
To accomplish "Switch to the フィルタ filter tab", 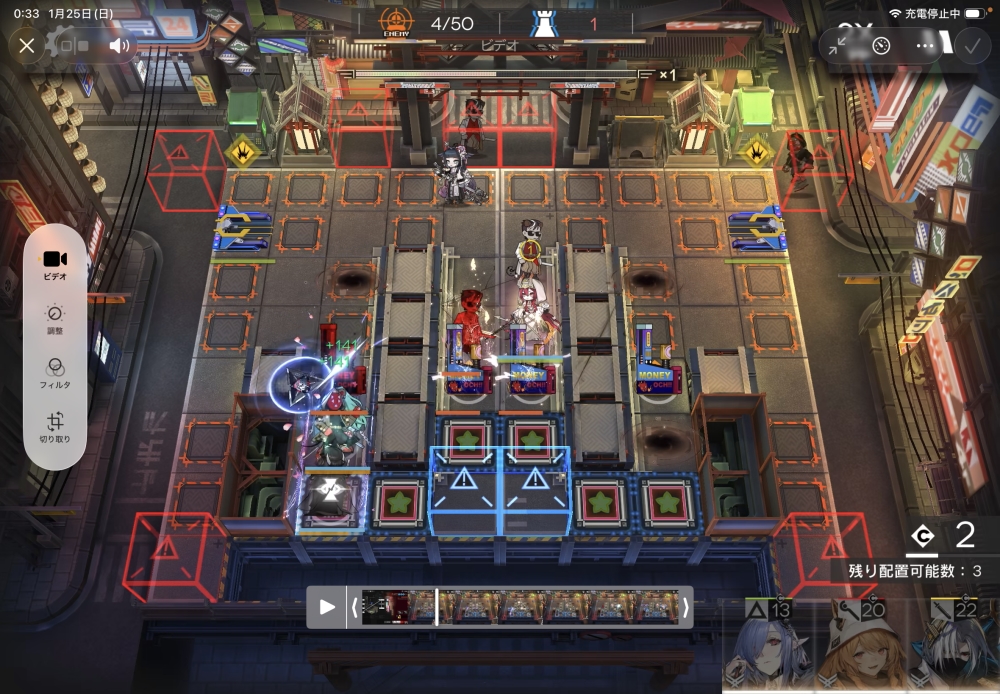I will 55,373.
